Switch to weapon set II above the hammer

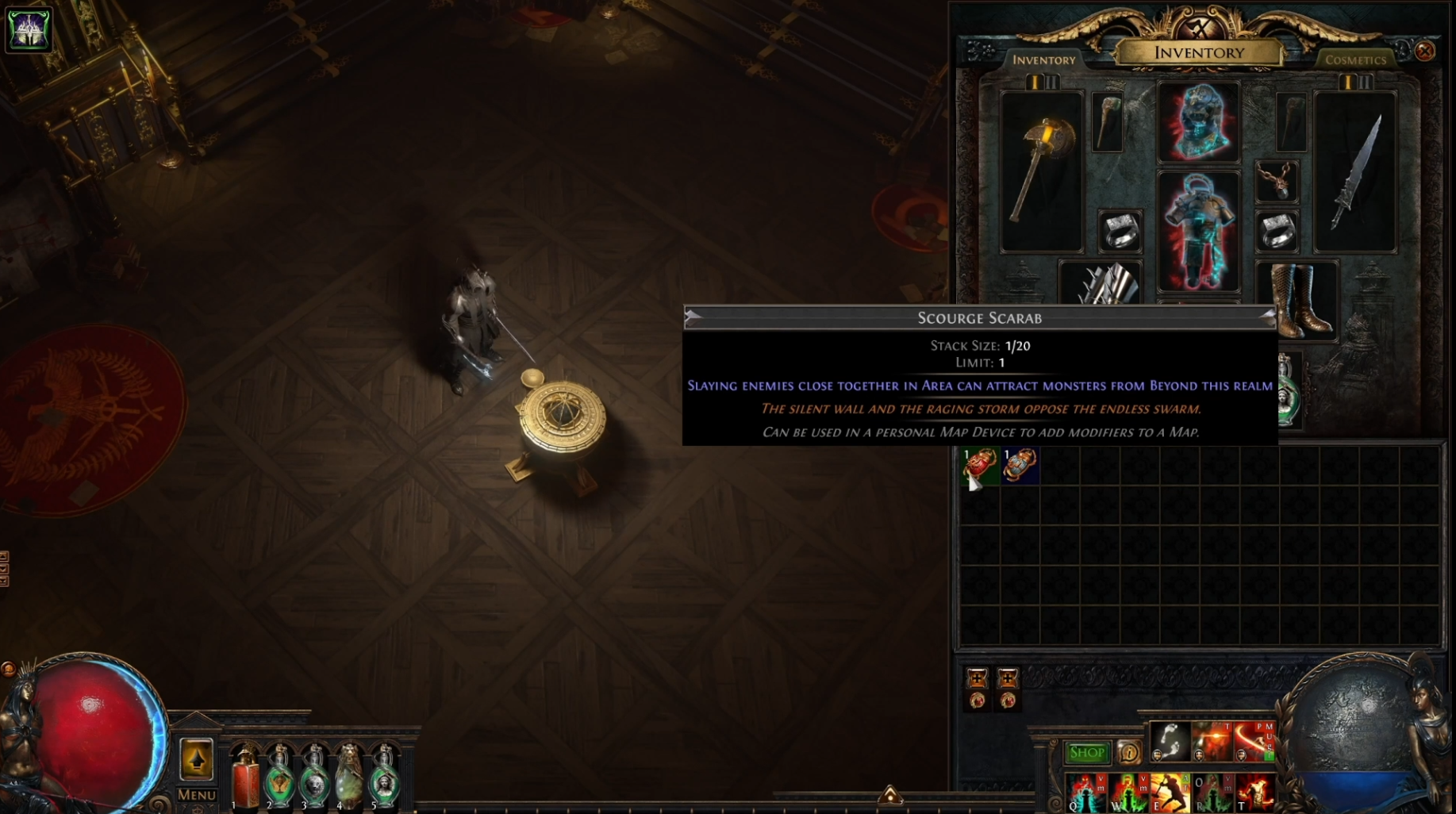[x=1051, y=83]
